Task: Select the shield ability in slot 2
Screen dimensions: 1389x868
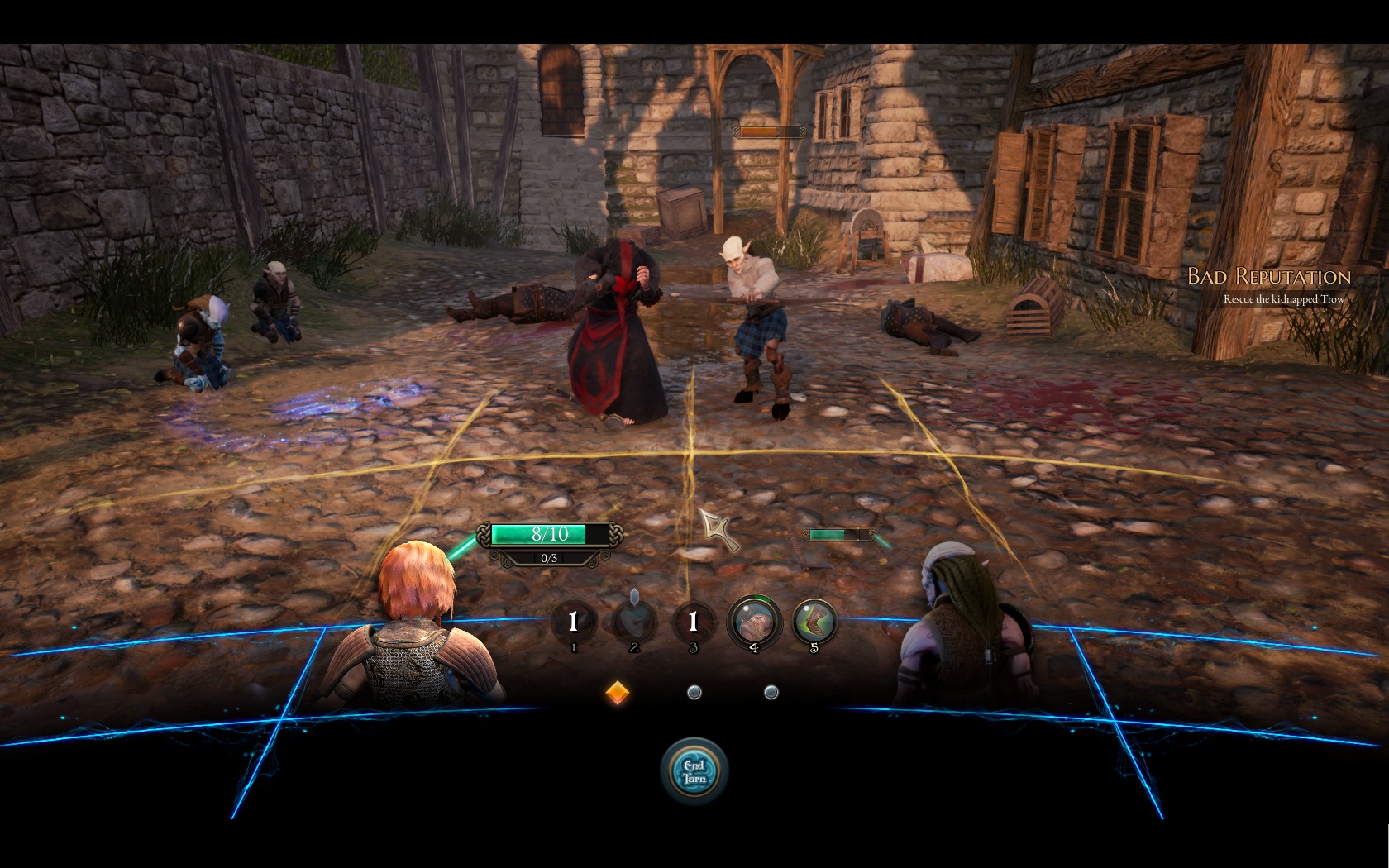Action: click(x=634, y=621)
